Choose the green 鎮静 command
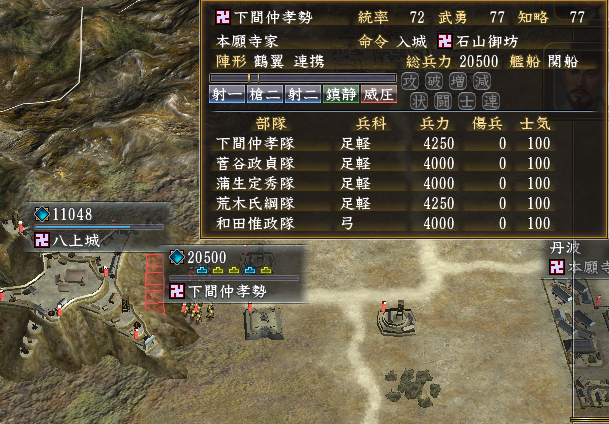 [339, 95]
